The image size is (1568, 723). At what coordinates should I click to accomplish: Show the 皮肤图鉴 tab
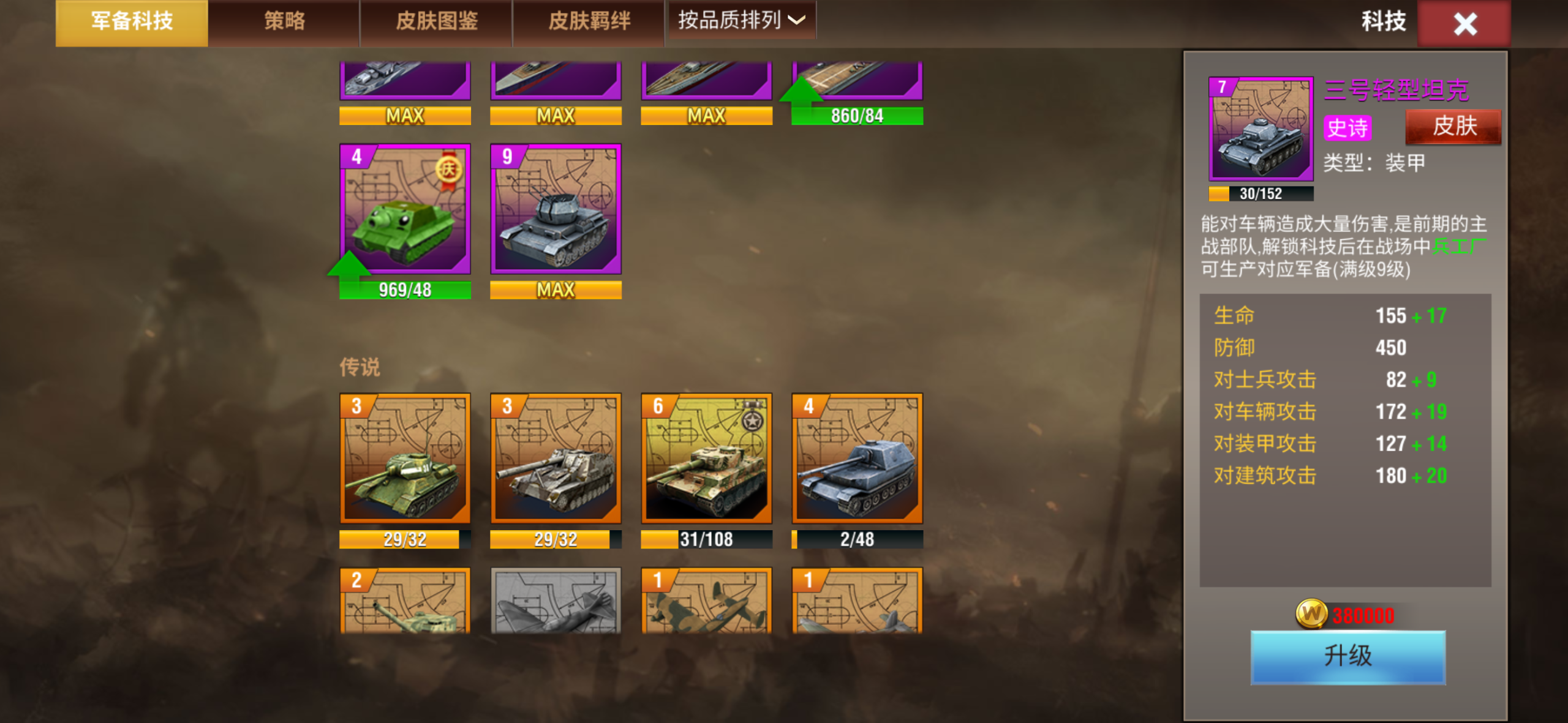(x=436, y=22)
